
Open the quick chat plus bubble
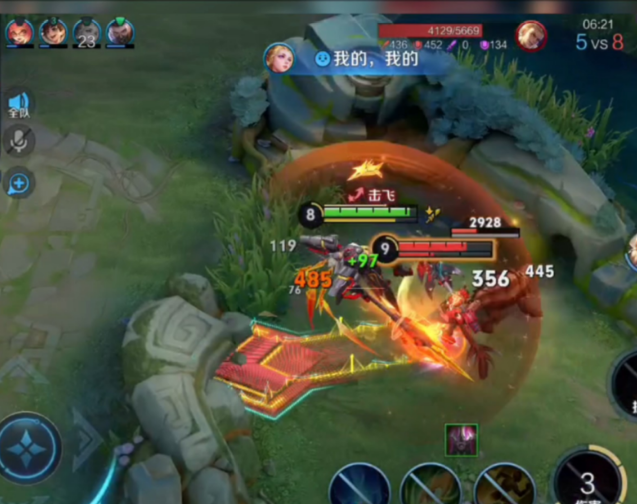18,182
